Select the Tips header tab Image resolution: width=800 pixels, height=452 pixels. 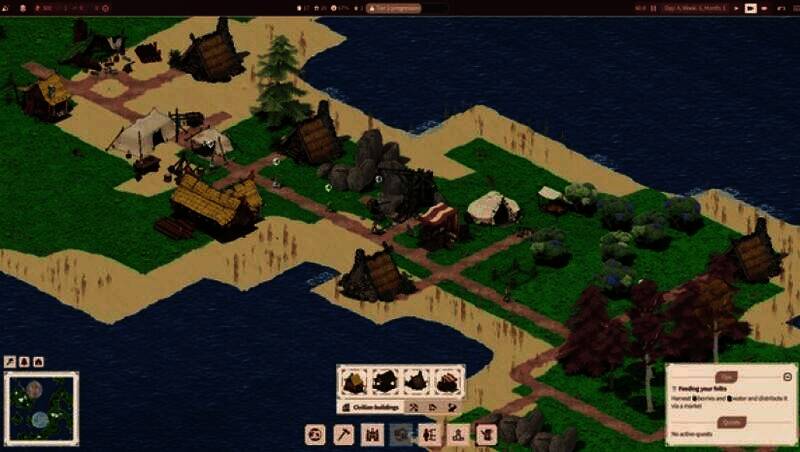click(728, 376)
